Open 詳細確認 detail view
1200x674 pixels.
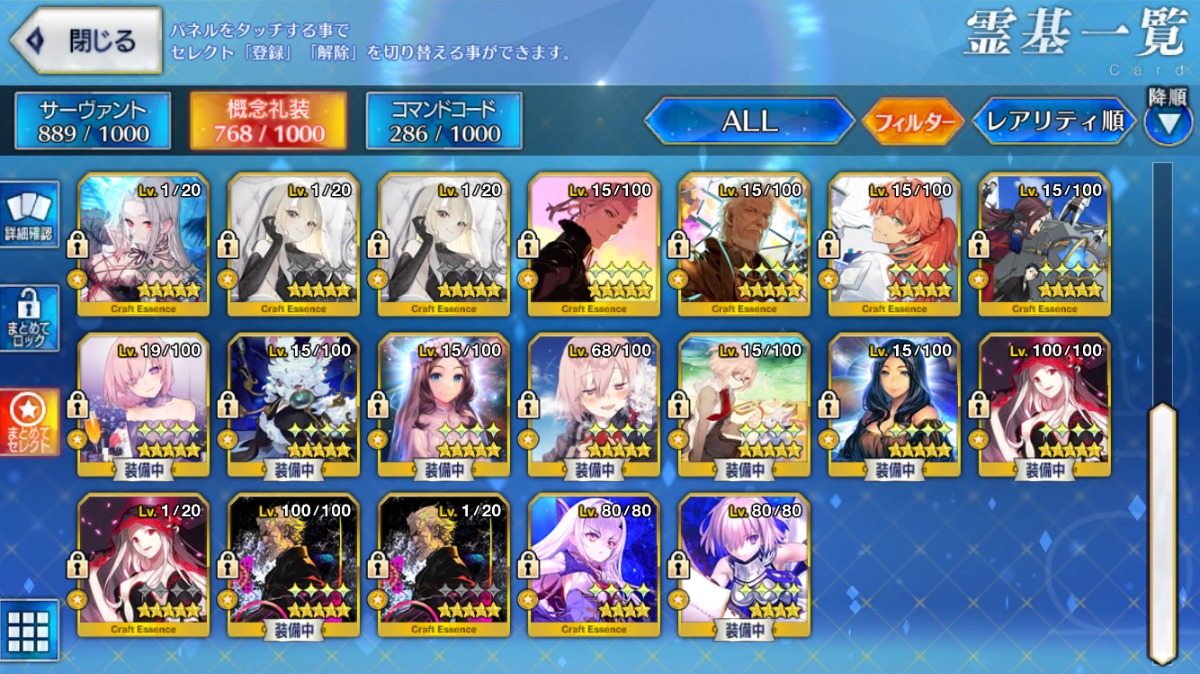pyautogui.click(x=29, y=214)
